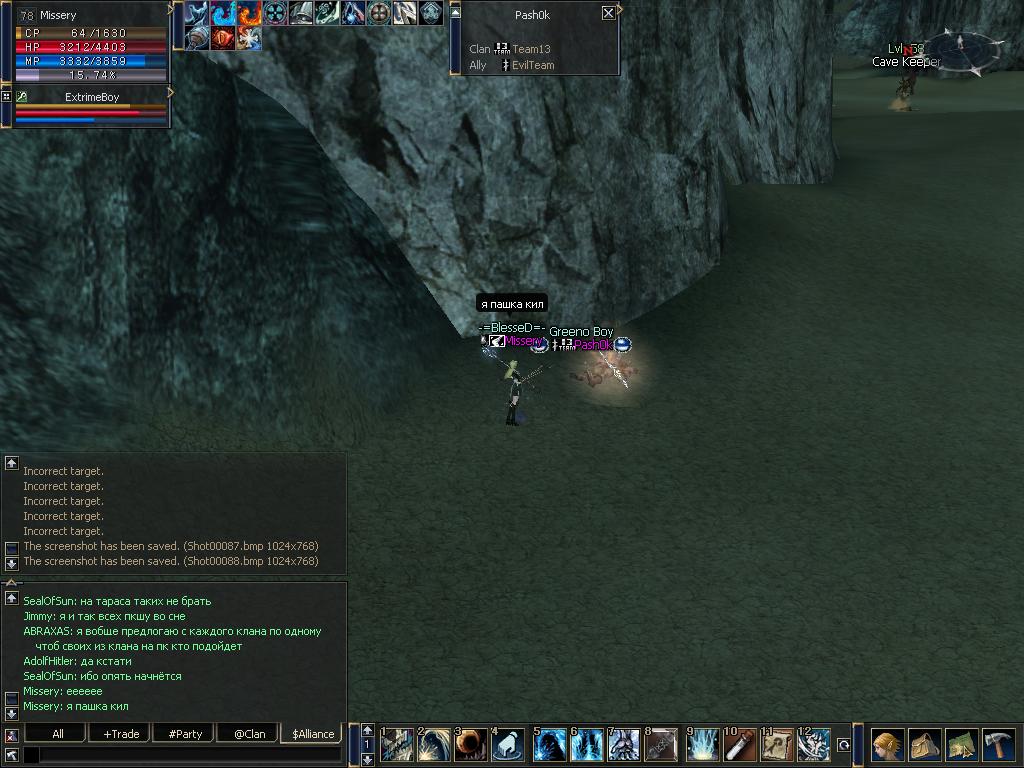The width and height of the screenshot is (1024, 768).
Task: Cast the blue burst skill in slot 9
Action: click(702, 745)
